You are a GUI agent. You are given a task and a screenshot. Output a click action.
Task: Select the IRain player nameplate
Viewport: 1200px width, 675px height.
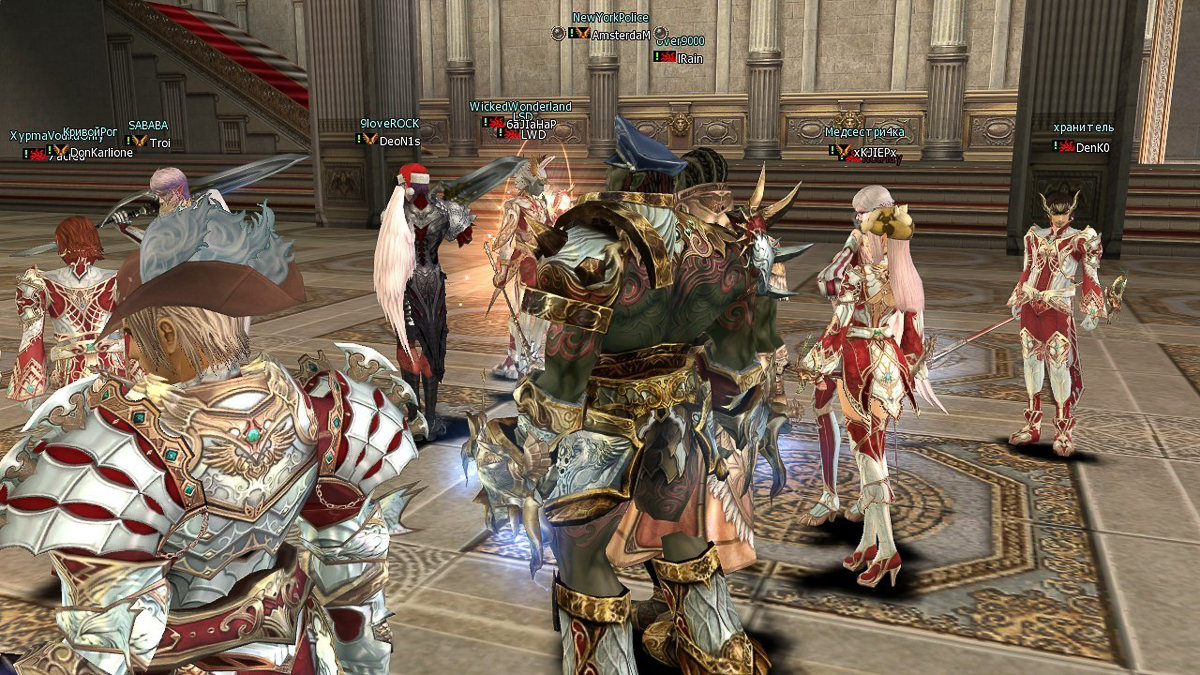click(690, 58)
